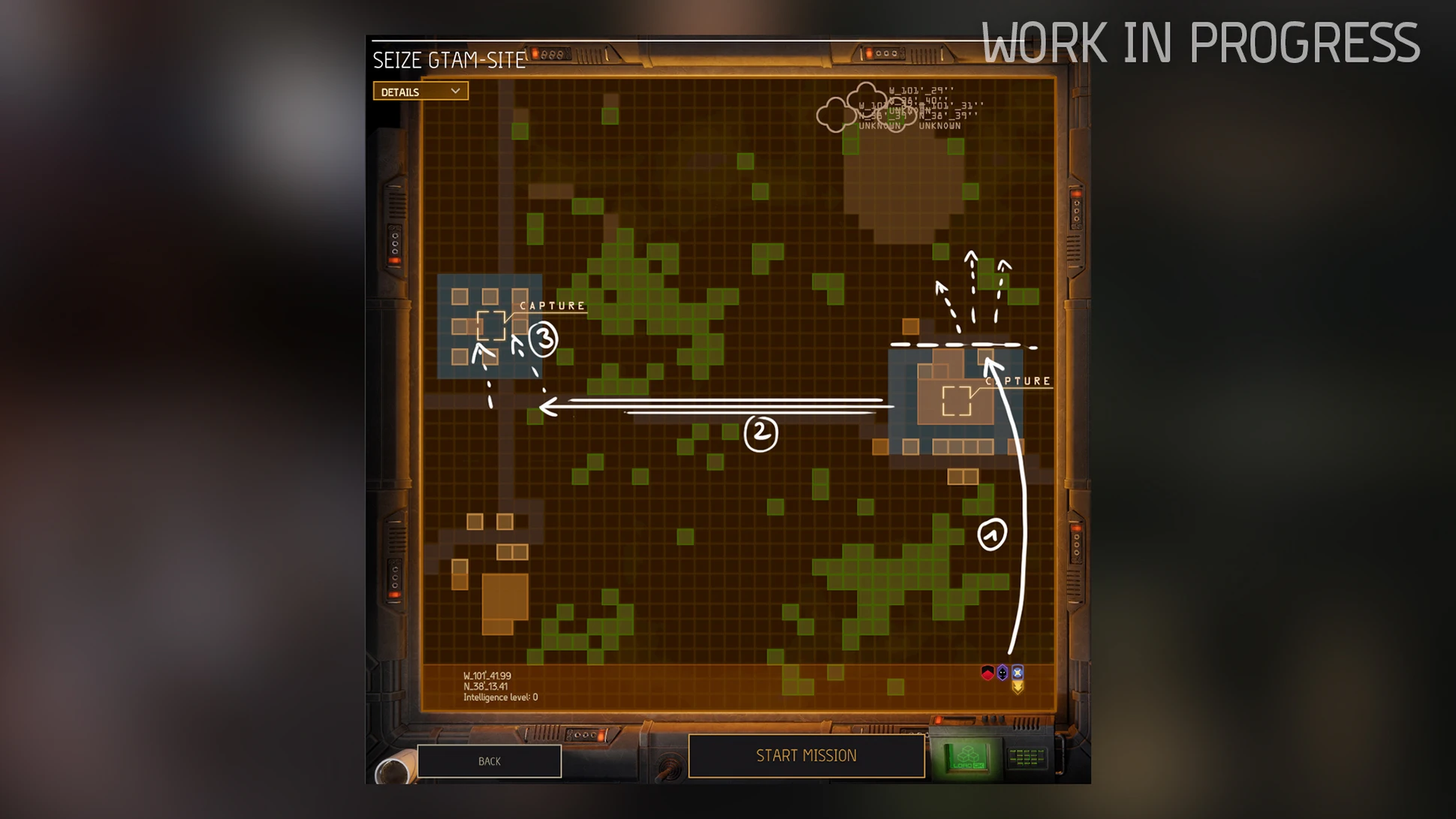The width and height of the screenshot is (1456, 819).
Task: Open the Details dropdown
Action: pyautogui.click(x=421, y=92)
